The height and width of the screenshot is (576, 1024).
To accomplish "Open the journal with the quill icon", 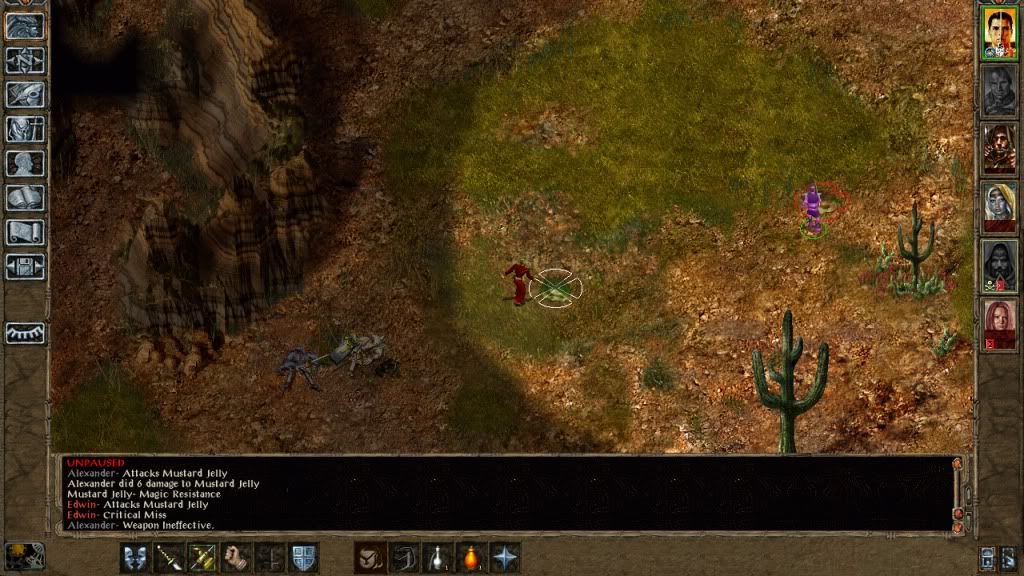I will click(25, 94).
